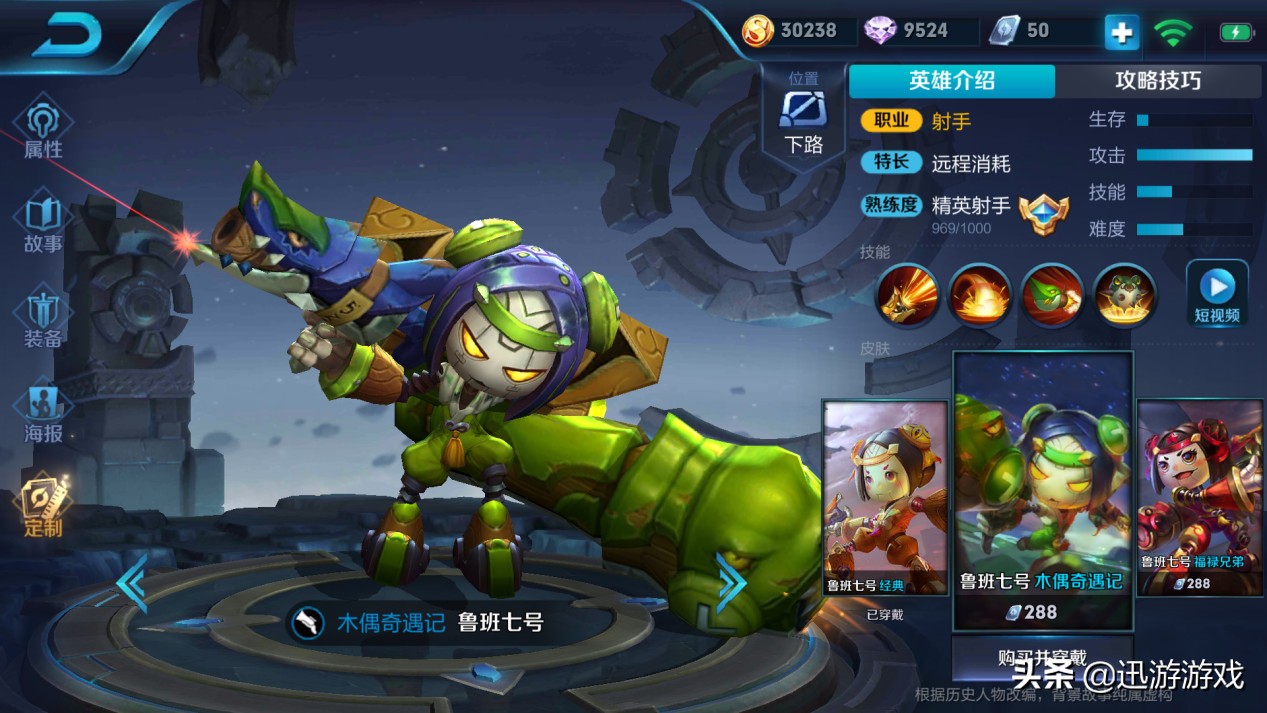1267x713 pixels.
Task: Select the second skill icon with fiery blast
Action: click(x=980, y=294)
